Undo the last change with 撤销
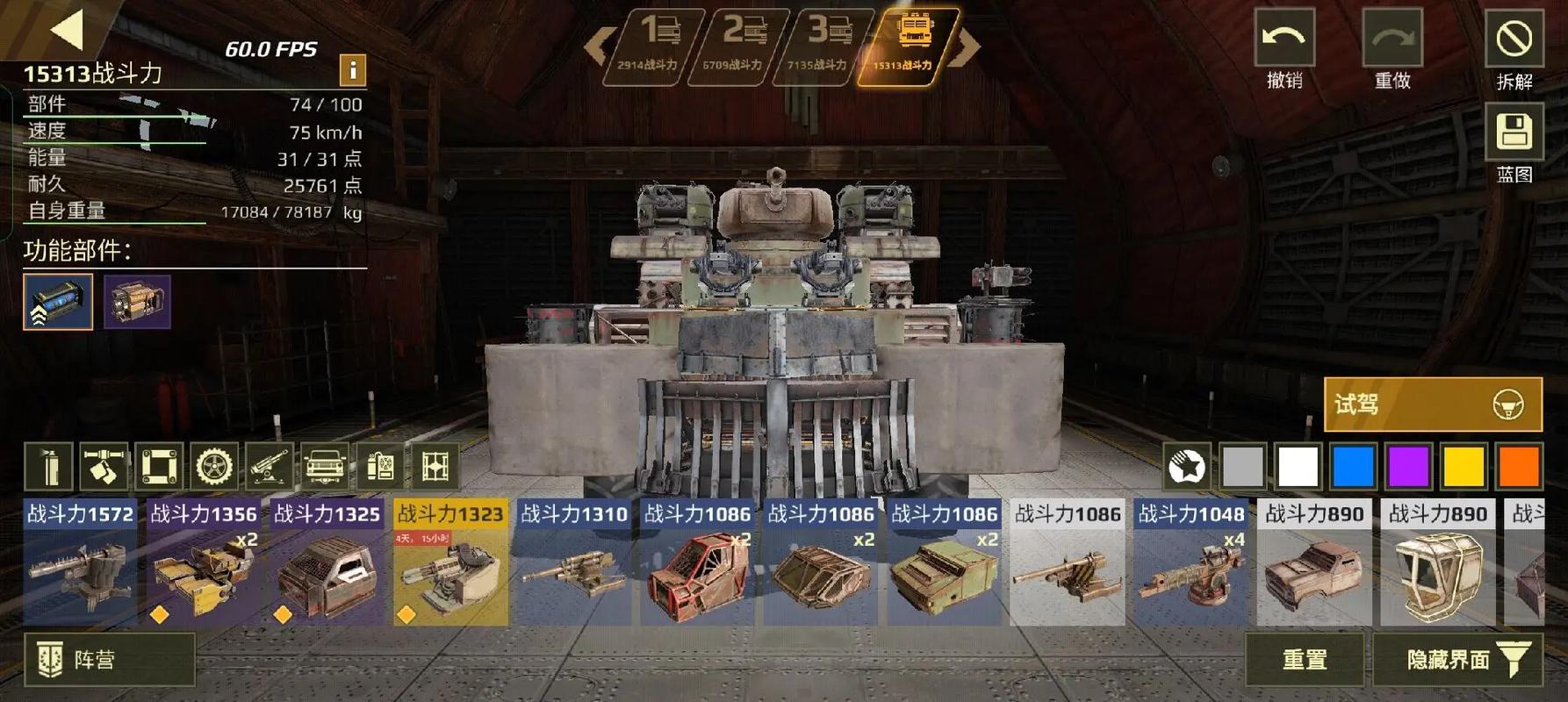Viewport: 1568px width, 702px height. click(1284, 50)
